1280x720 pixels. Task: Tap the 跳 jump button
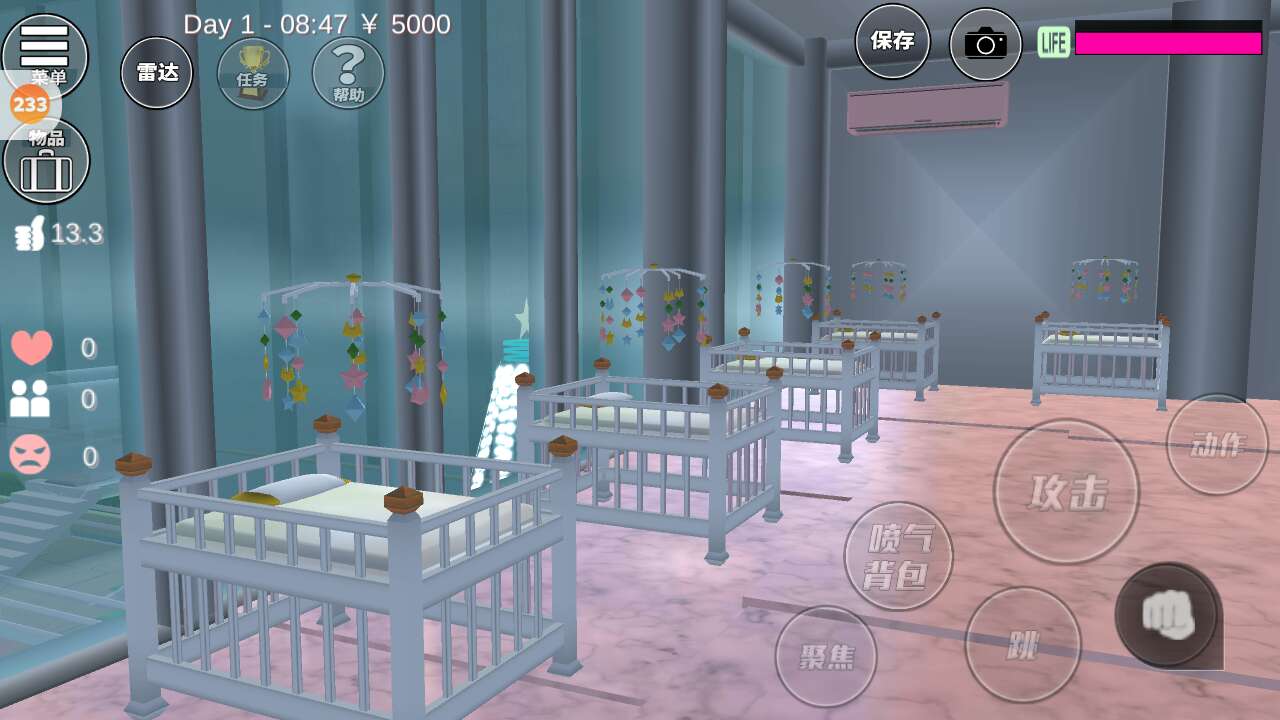coord(1022,644)
